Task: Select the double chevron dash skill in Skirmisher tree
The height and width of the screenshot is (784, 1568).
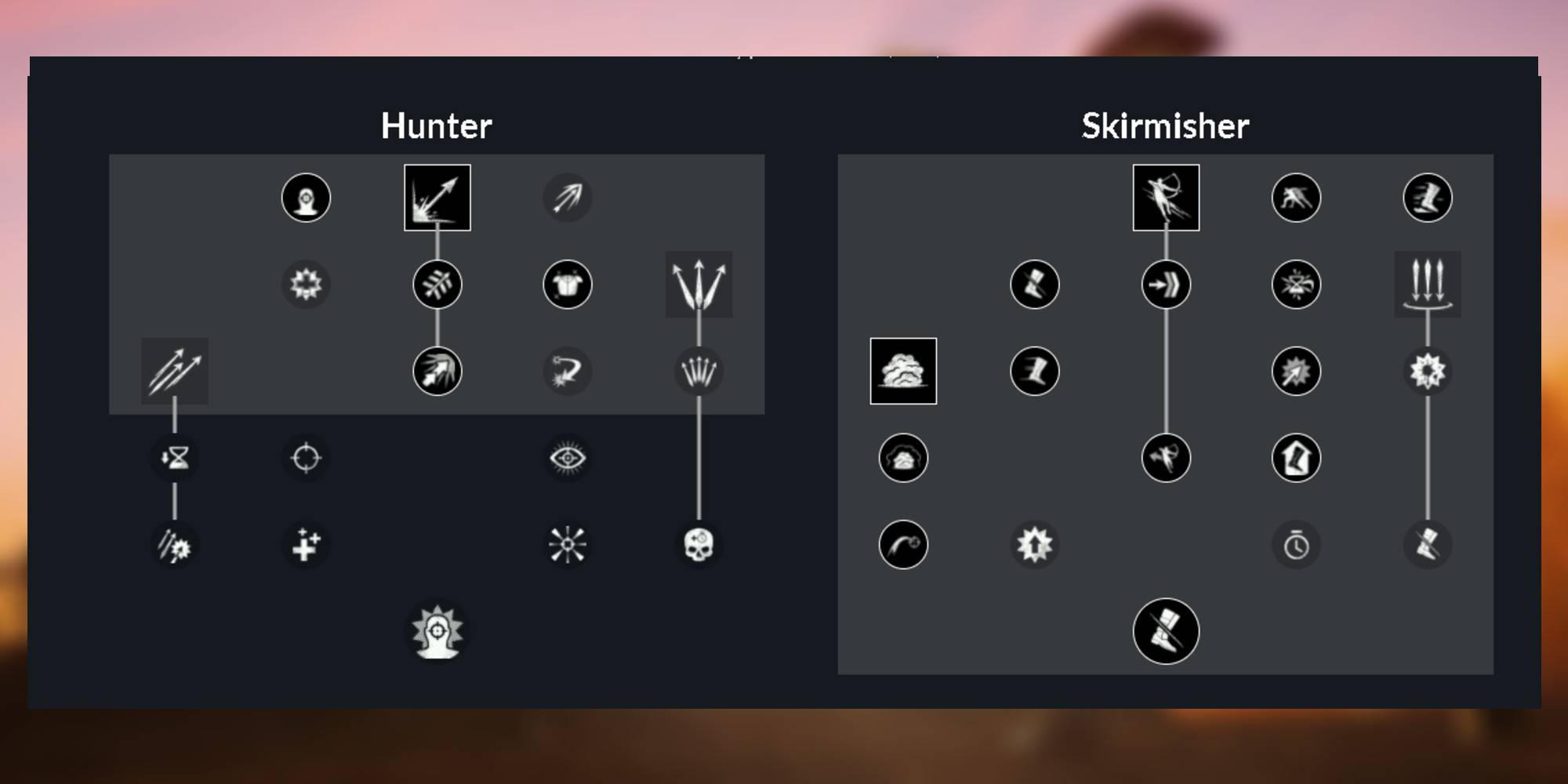Action: click(1165, 285)
